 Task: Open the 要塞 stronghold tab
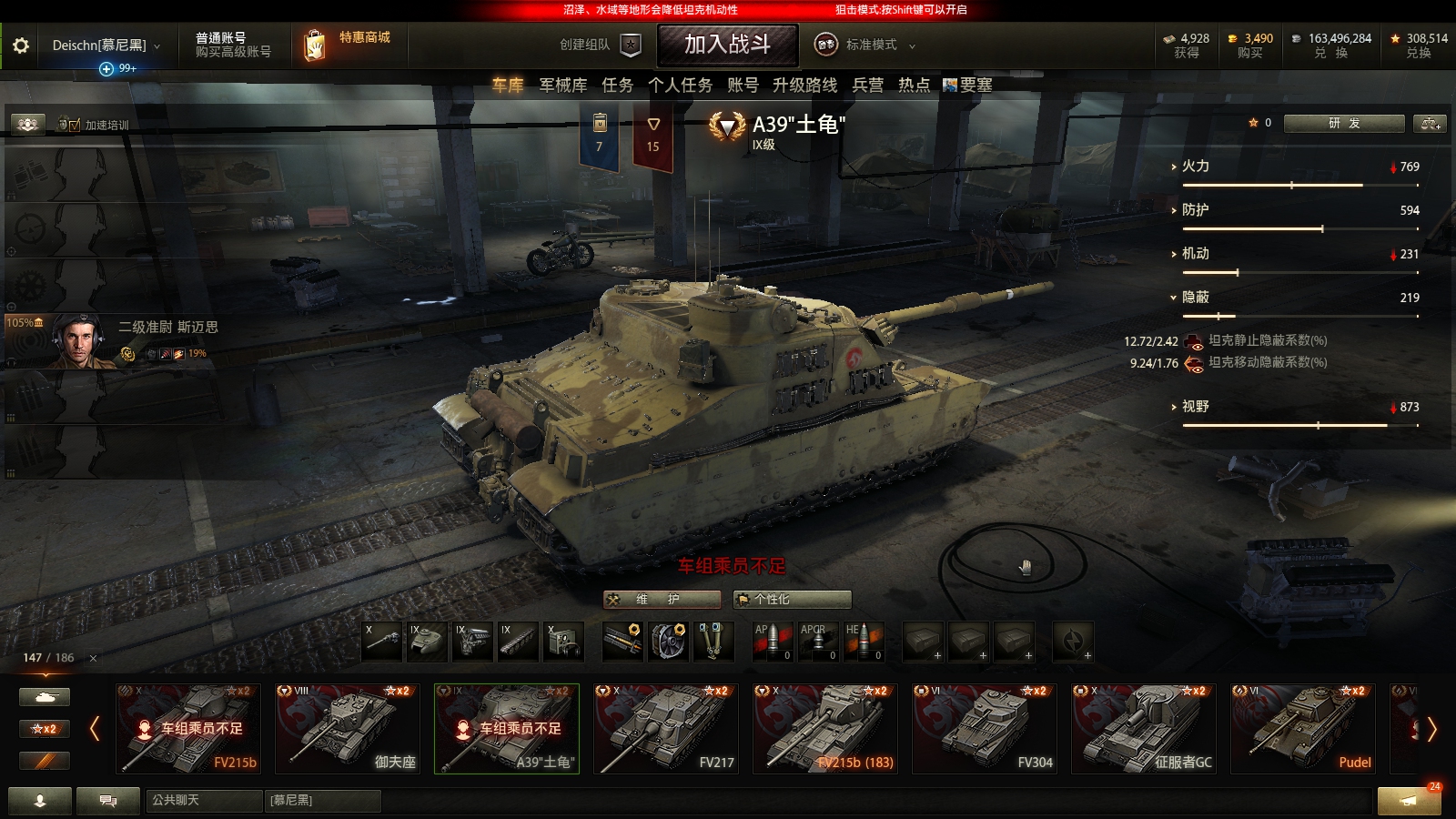point(967,85)
